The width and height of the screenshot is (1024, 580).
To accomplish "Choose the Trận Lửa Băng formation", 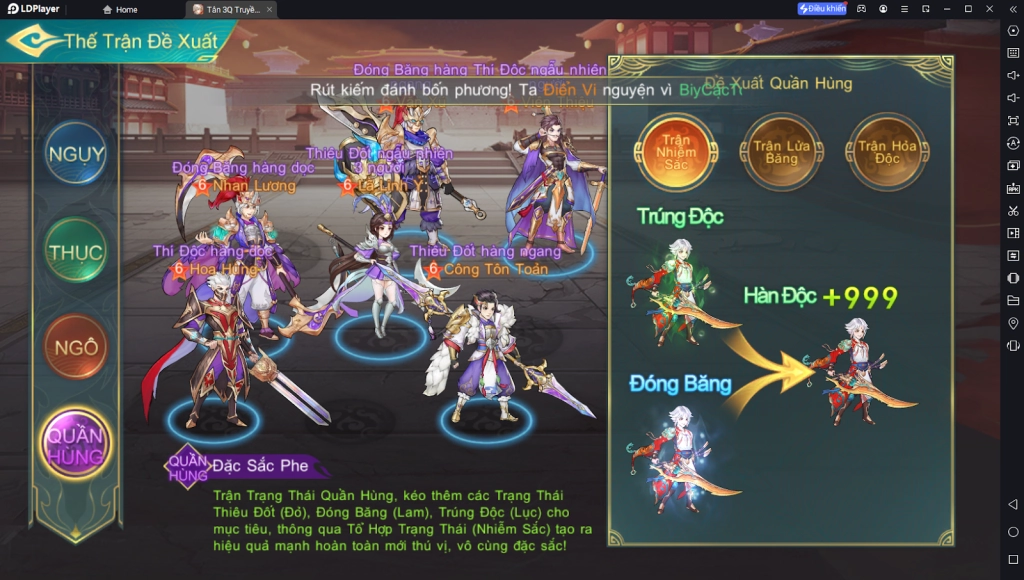I will (x=781, y=151).
